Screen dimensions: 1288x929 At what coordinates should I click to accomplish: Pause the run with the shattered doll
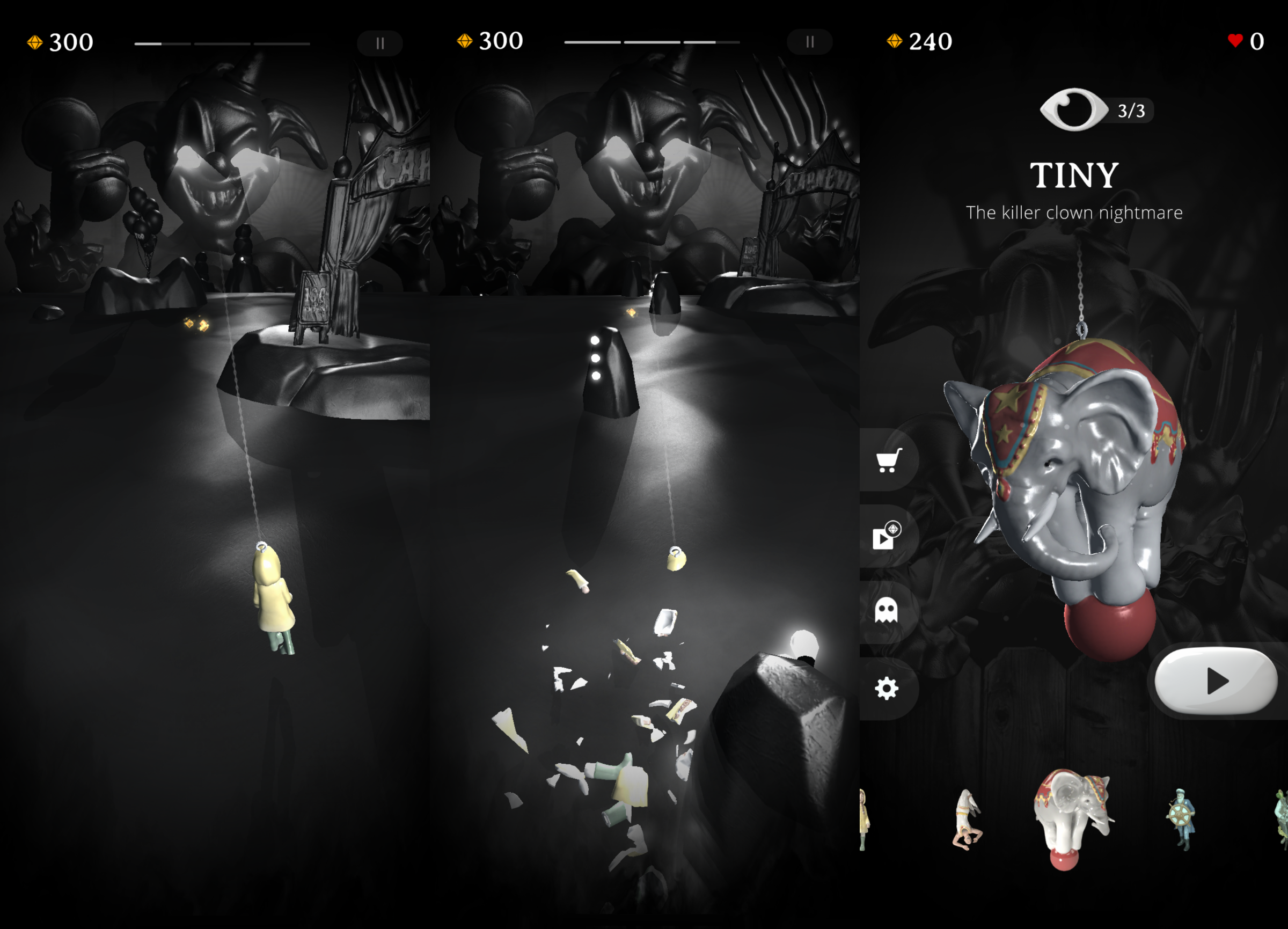[x=809, y=42]
